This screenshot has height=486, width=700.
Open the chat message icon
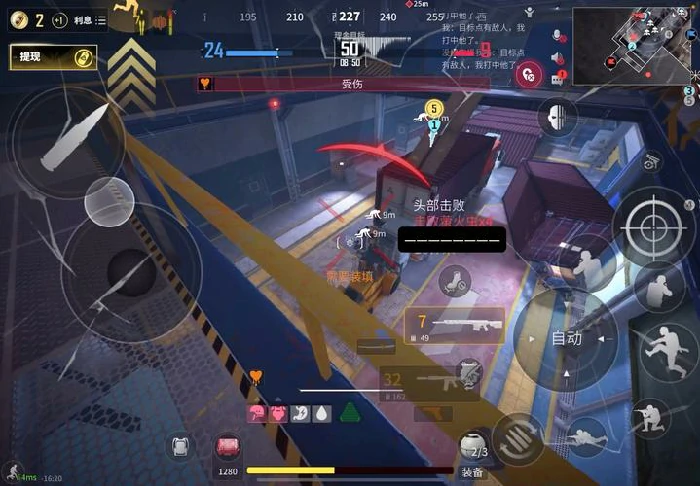point(558,77)
